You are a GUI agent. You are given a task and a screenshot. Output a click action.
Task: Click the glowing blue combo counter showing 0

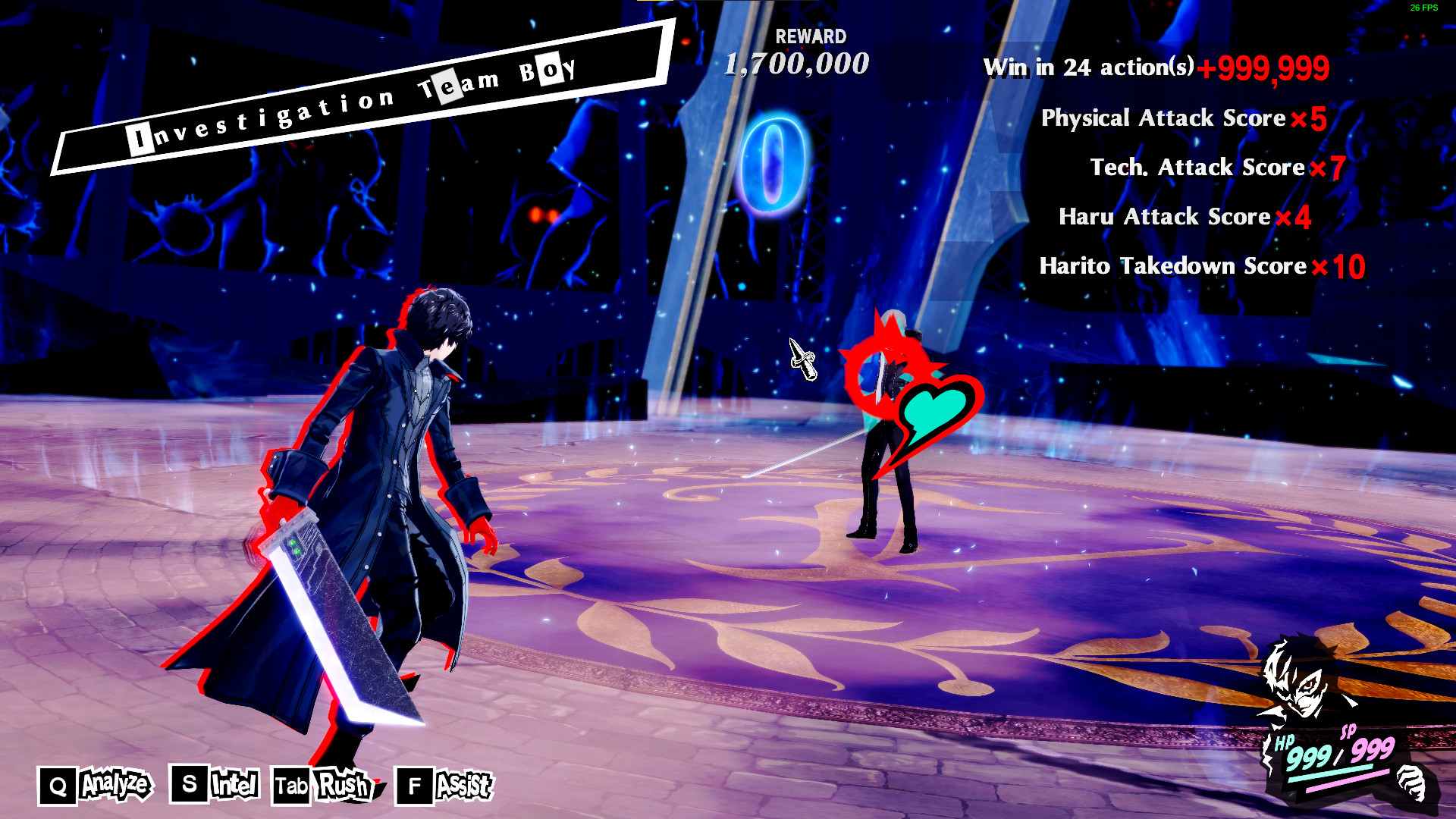773,160
